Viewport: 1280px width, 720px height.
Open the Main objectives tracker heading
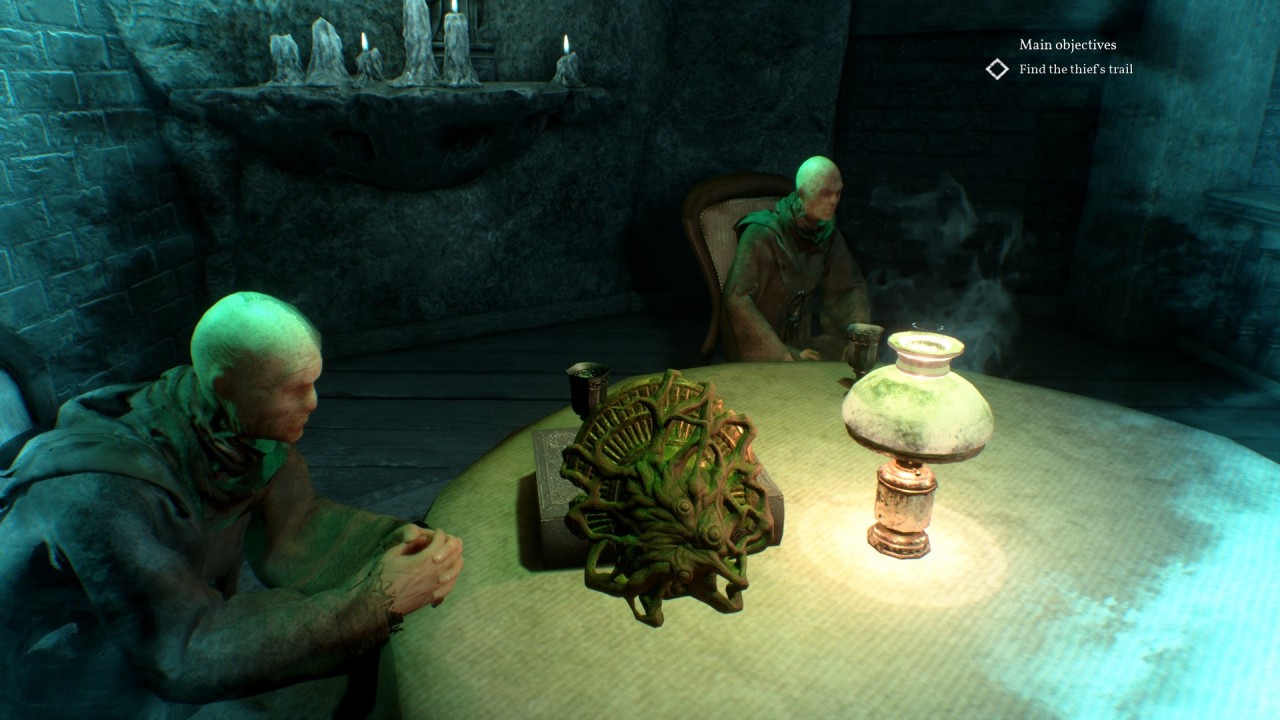pos(1067,45)
